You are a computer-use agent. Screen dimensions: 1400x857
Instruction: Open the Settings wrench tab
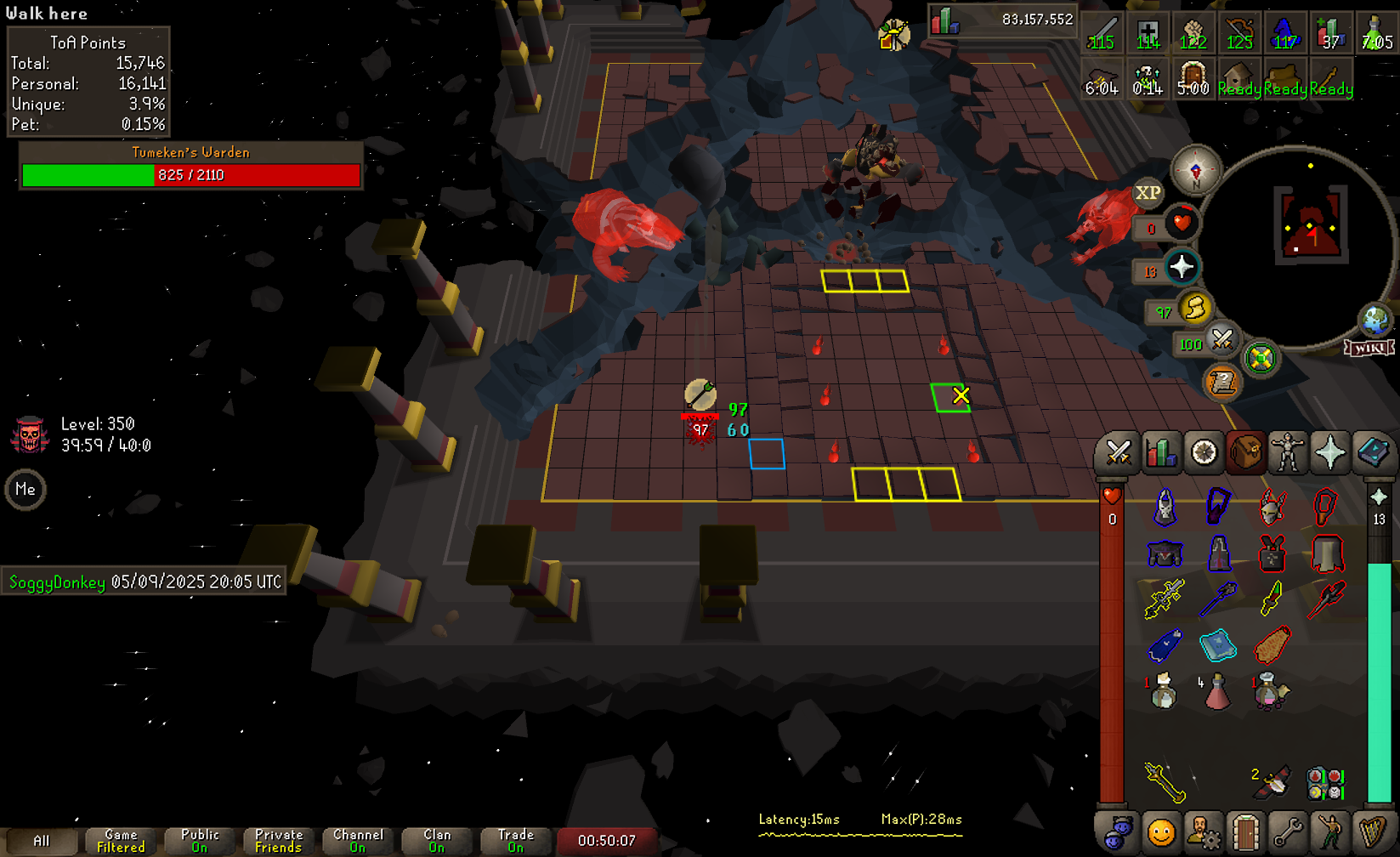[x=1288, y=832]
